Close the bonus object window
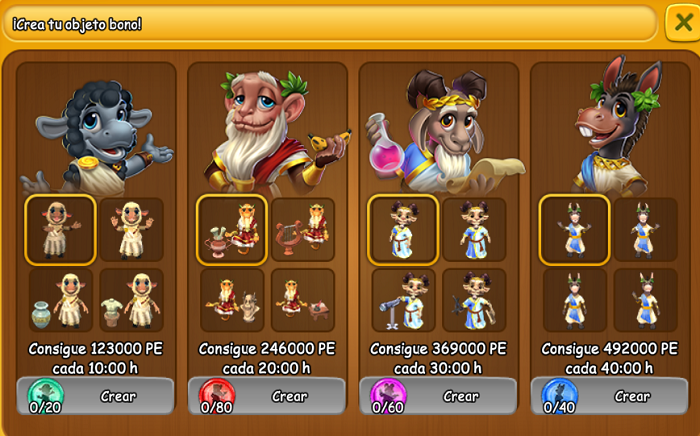The height and width of the screenshot is (436, 700). point(682,23)
